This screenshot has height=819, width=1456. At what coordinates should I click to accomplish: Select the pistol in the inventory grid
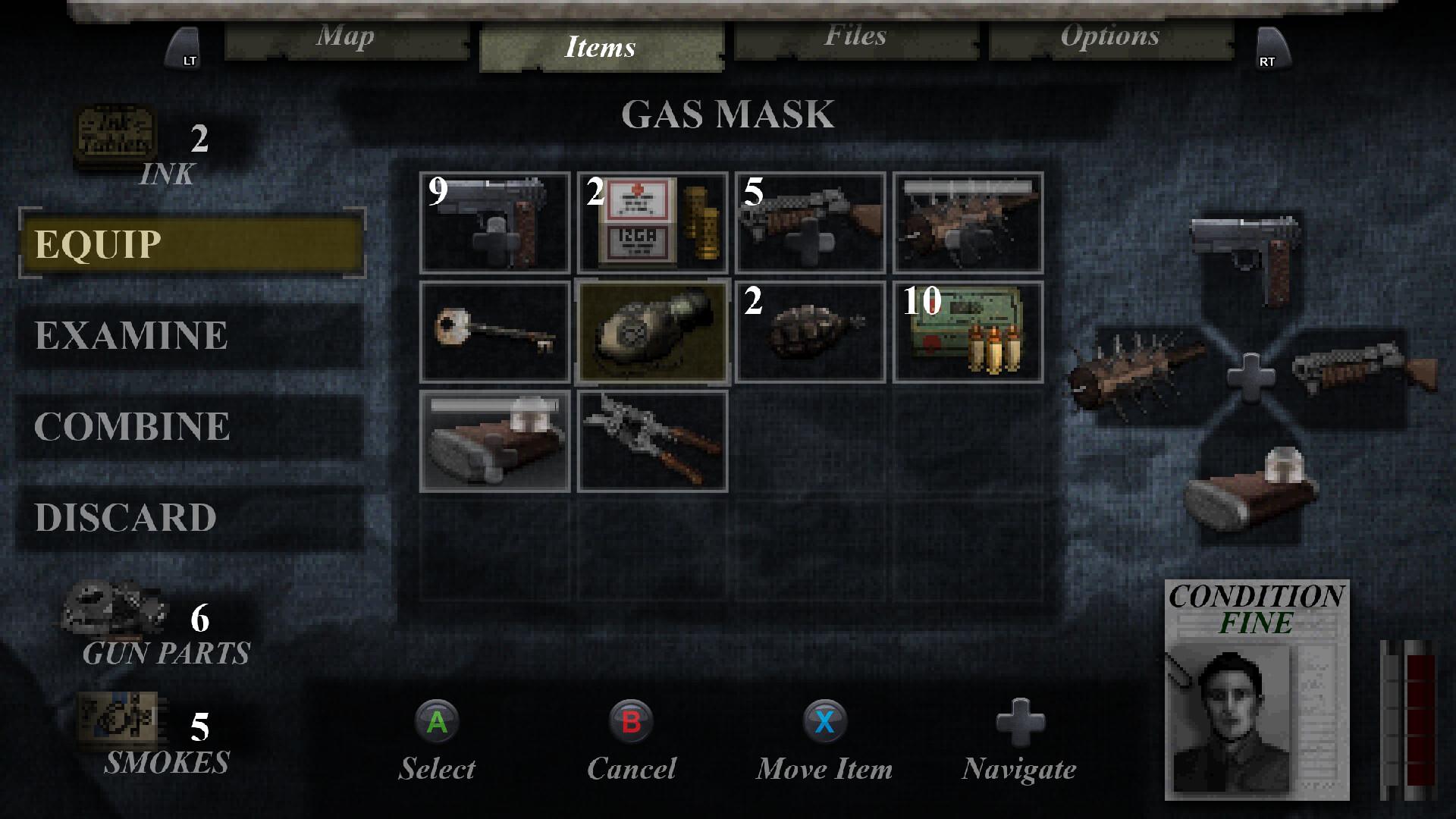(494, 223)
